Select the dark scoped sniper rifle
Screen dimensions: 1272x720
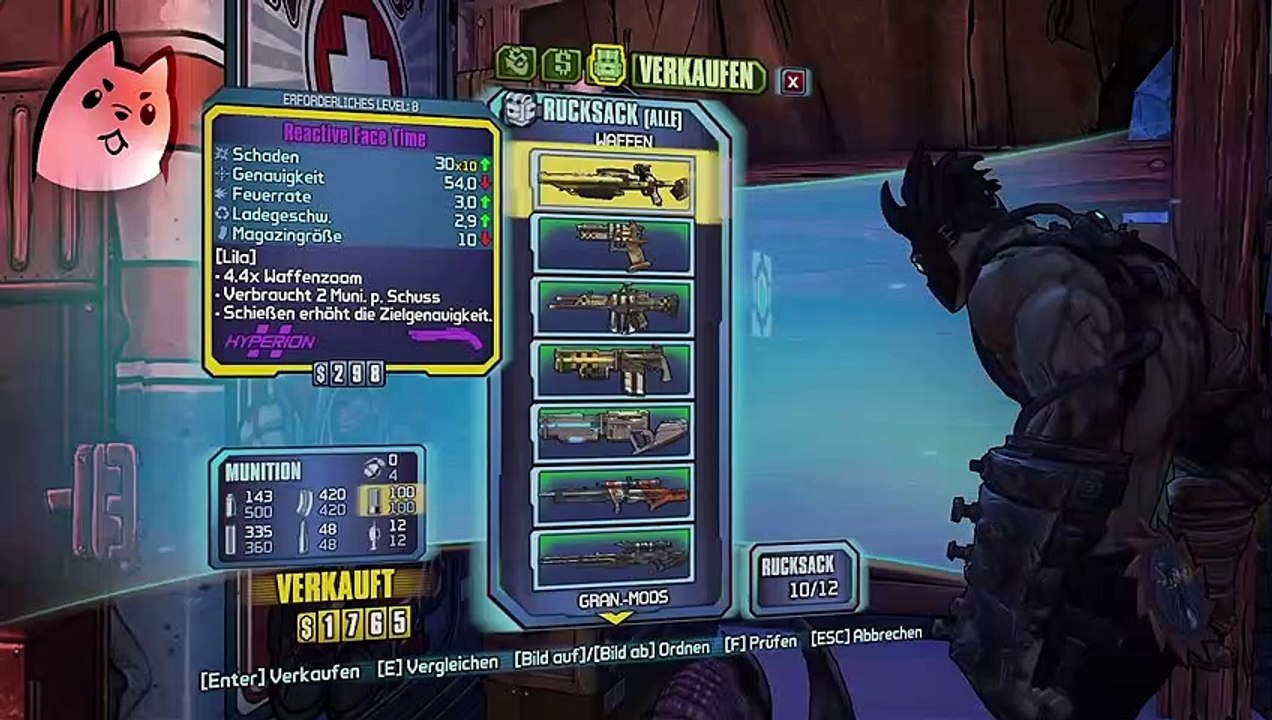(613, 556)
